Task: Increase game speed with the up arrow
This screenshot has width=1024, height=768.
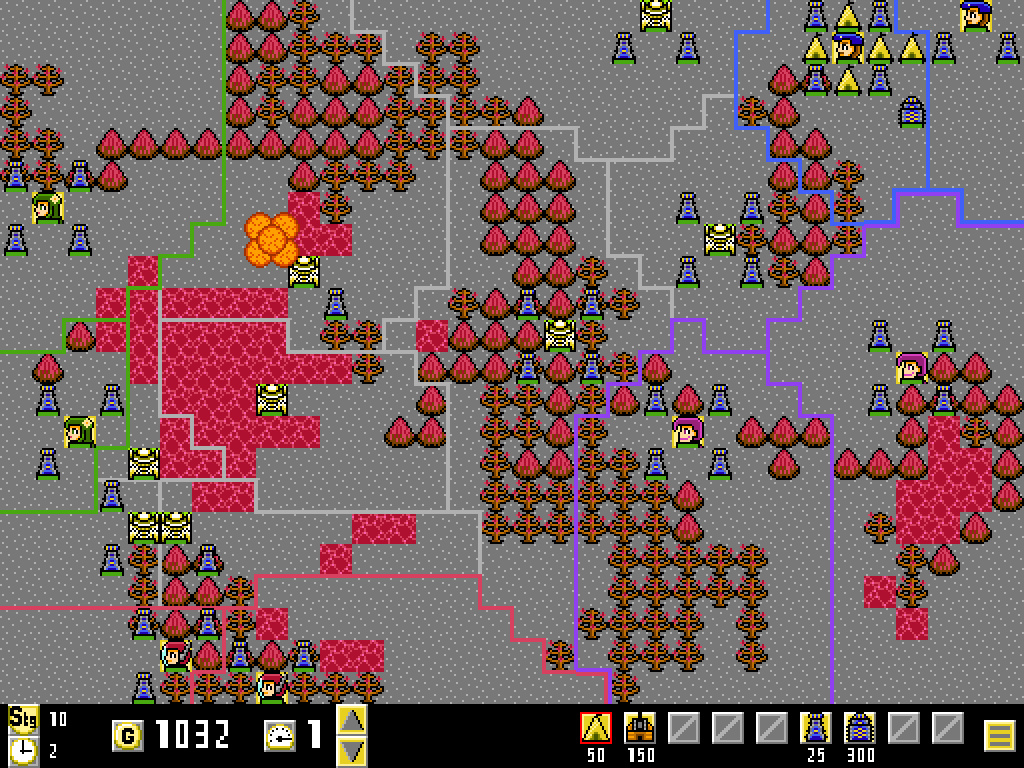Action: [x=352, y=720]
